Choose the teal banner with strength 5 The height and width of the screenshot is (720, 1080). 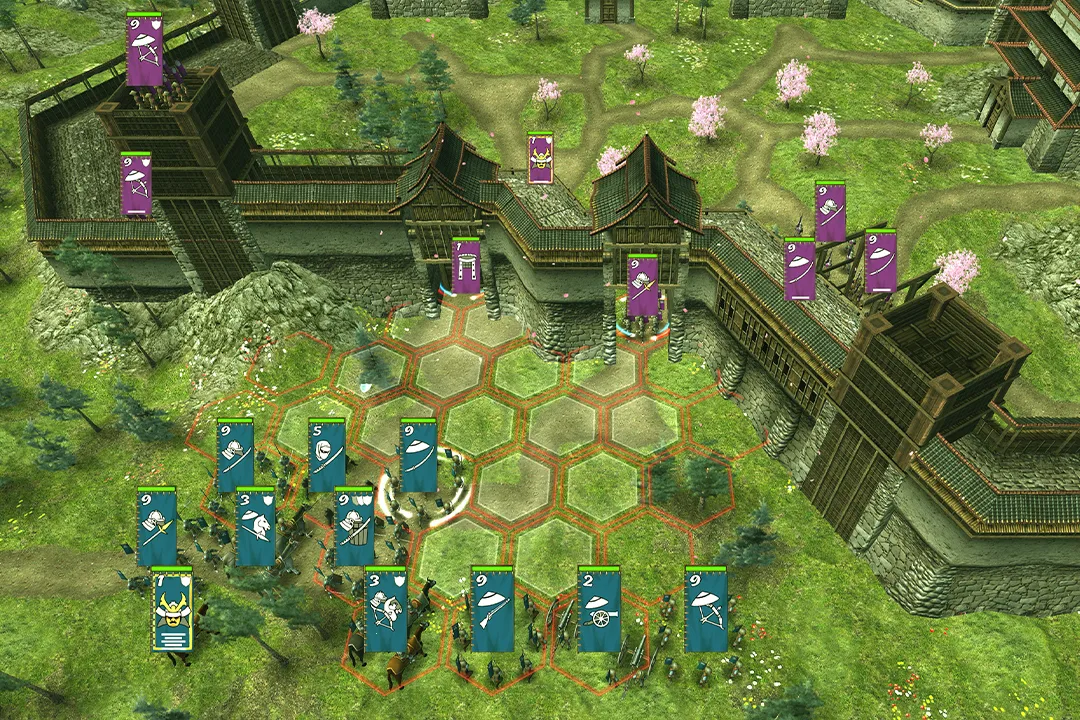(x=327, y=456)
